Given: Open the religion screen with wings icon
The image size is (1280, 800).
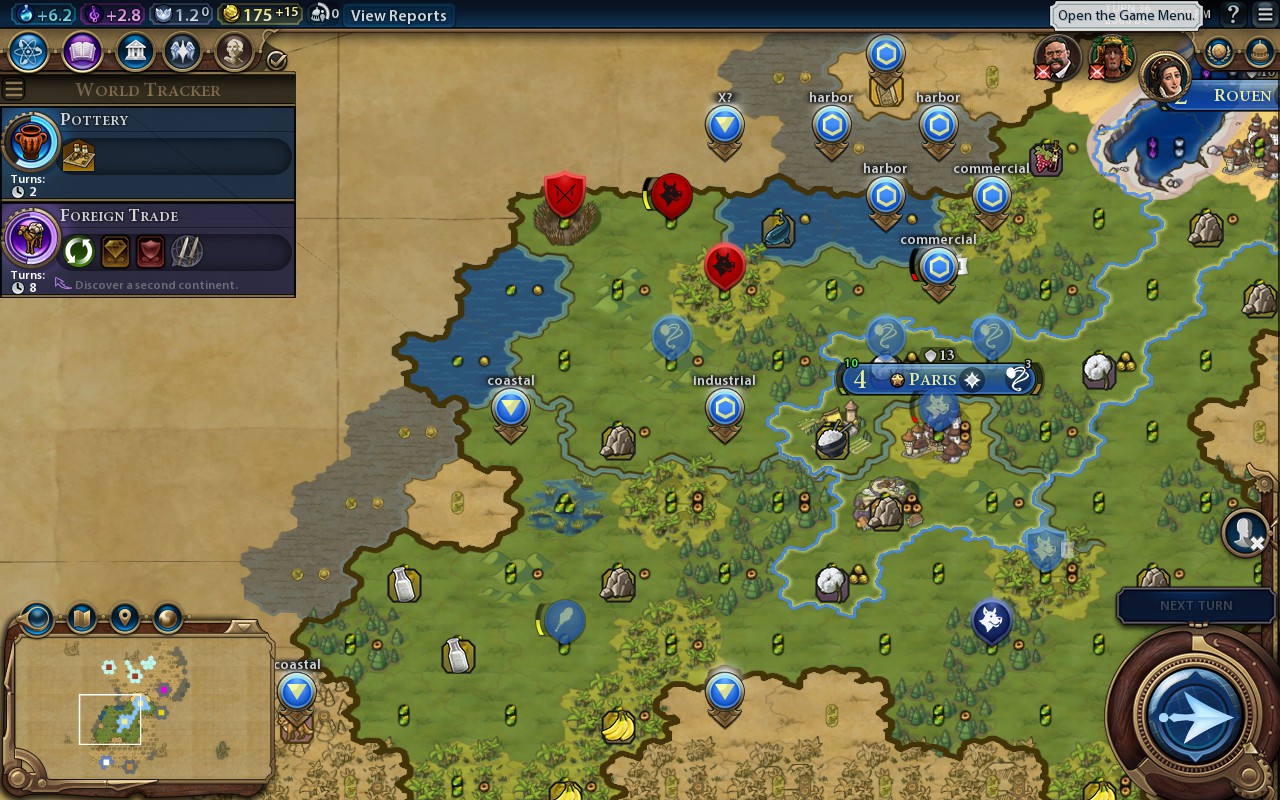Looking at the screenshot, I should tap(183, 51).
